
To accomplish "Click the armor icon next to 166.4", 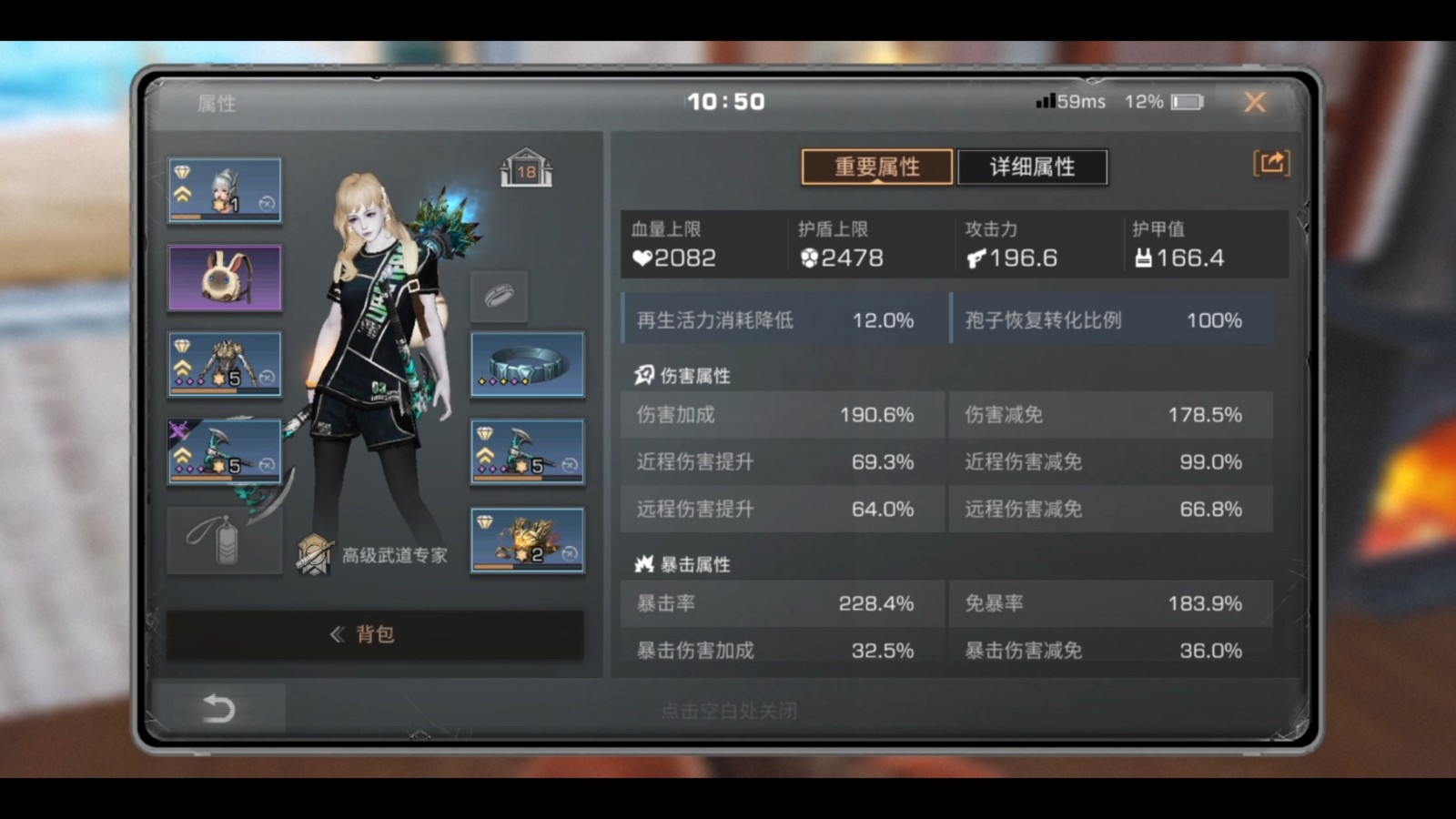I will click(1140, 258).
